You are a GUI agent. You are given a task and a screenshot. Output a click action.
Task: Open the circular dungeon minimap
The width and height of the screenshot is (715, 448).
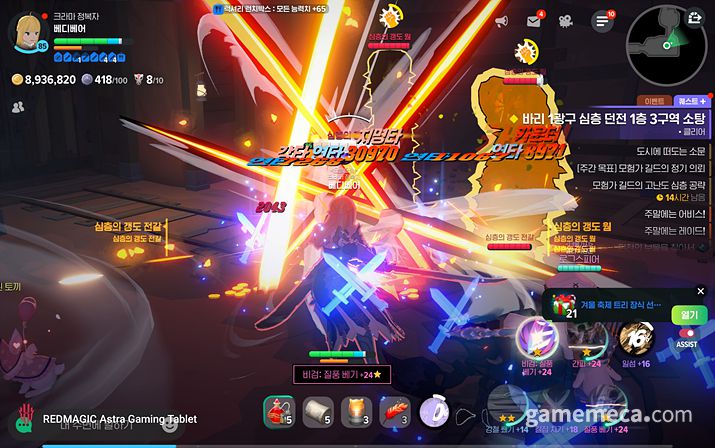point(665,41)
